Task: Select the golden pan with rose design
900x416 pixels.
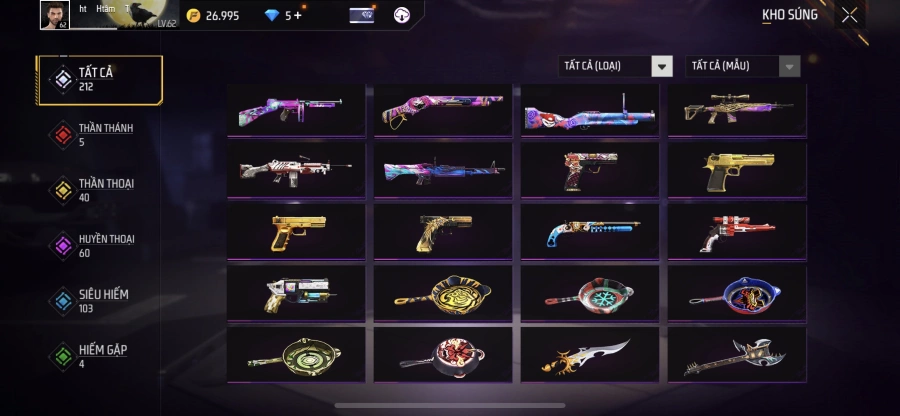Action: (442, 292)
